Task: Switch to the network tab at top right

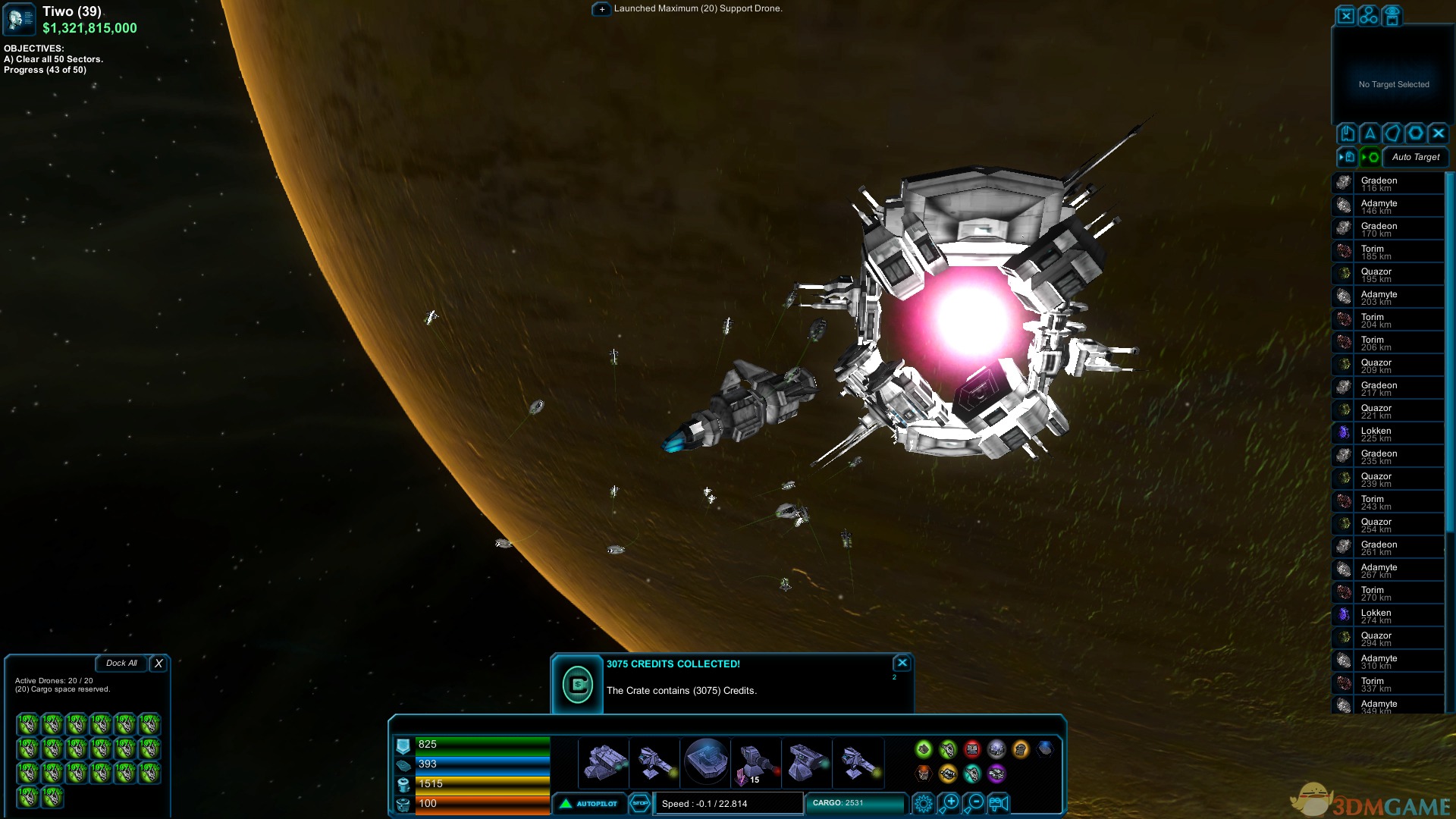Action: click(1369, 15)
